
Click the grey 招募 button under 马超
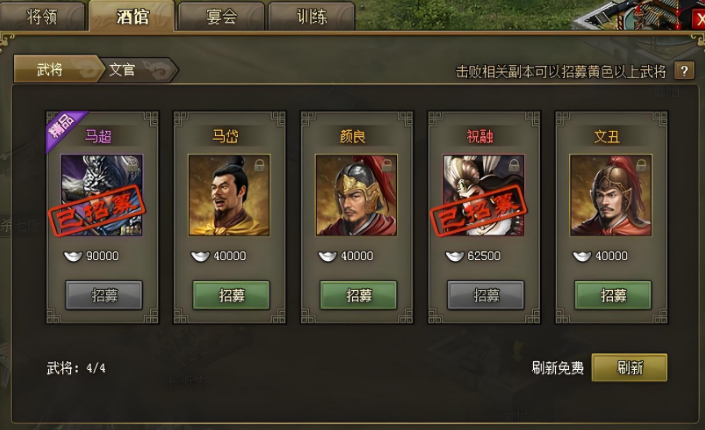103,295
